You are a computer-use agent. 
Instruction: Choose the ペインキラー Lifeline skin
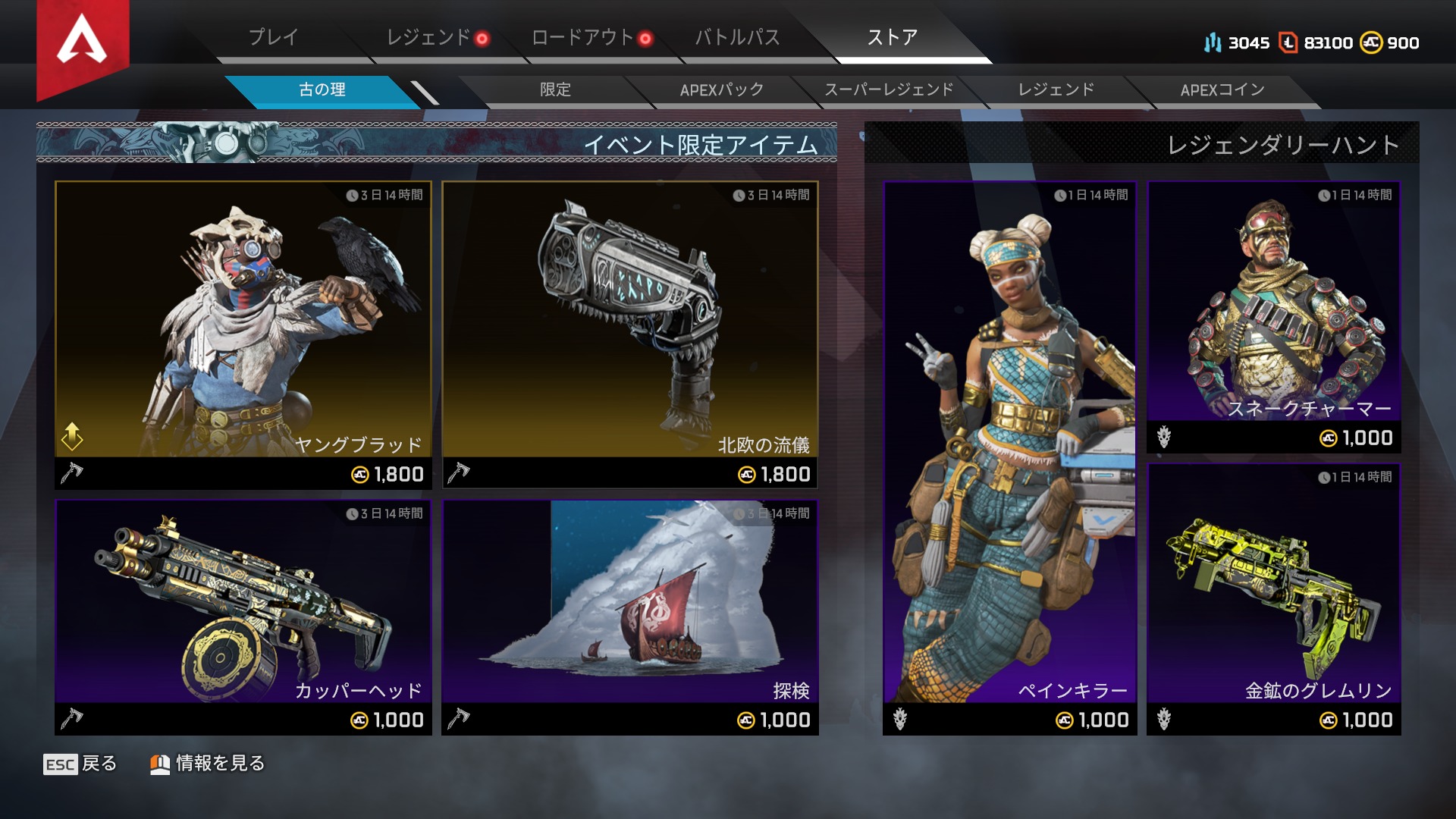click(x=1009, y=457)
